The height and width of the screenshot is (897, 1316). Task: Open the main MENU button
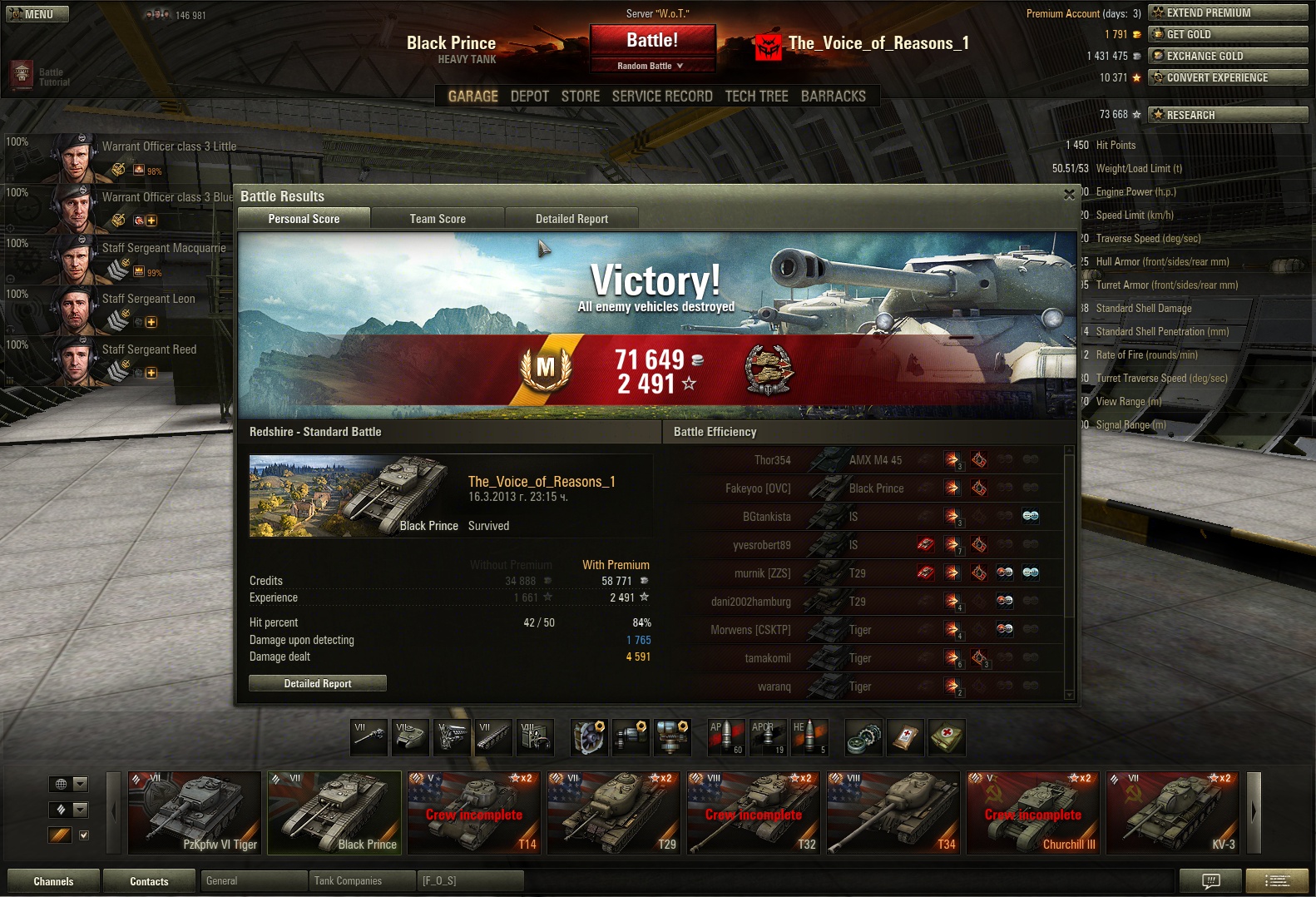[37, 14]
